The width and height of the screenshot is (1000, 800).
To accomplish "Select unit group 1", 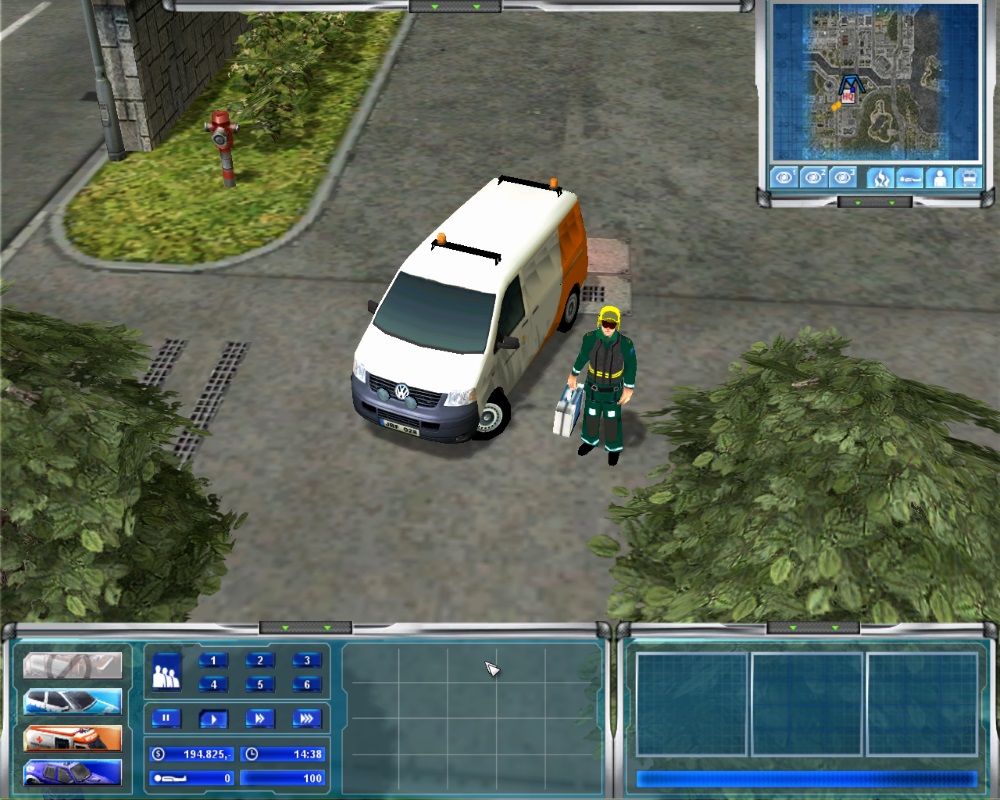I will click(213, 660).
